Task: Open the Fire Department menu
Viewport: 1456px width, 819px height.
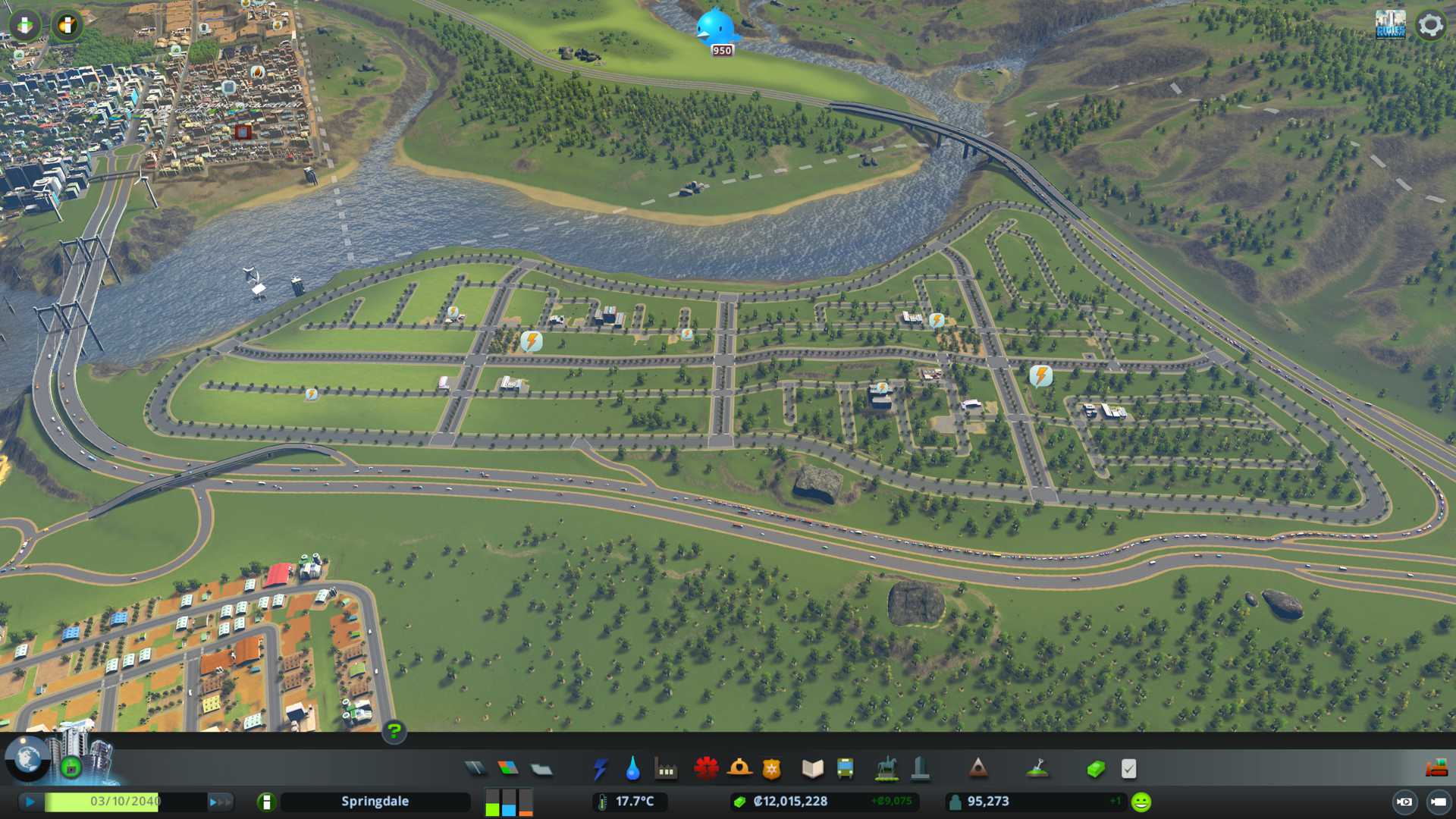Action: [x=739, y=769]
